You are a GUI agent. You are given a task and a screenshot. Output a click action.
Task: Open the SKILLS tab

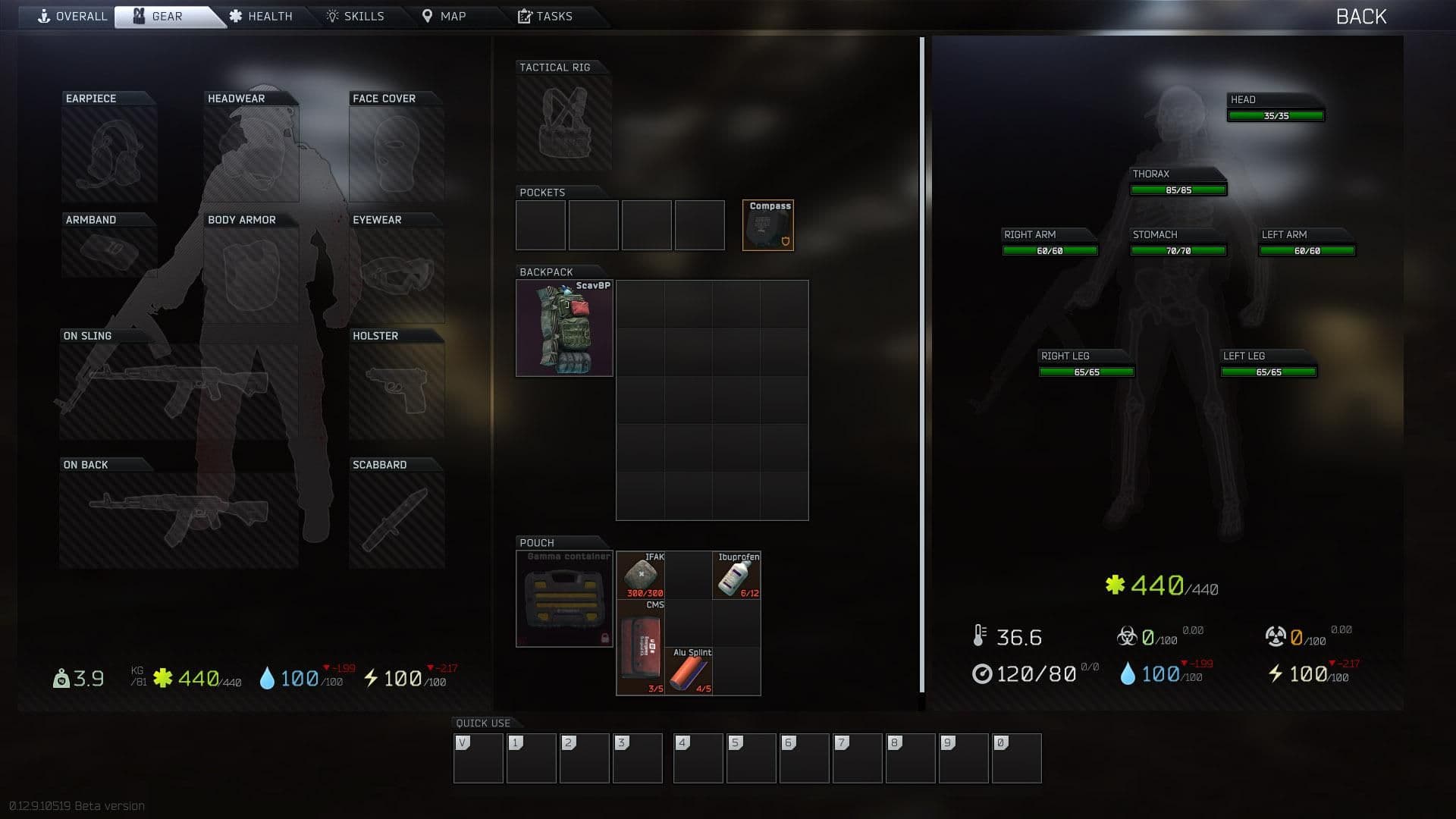356,15
